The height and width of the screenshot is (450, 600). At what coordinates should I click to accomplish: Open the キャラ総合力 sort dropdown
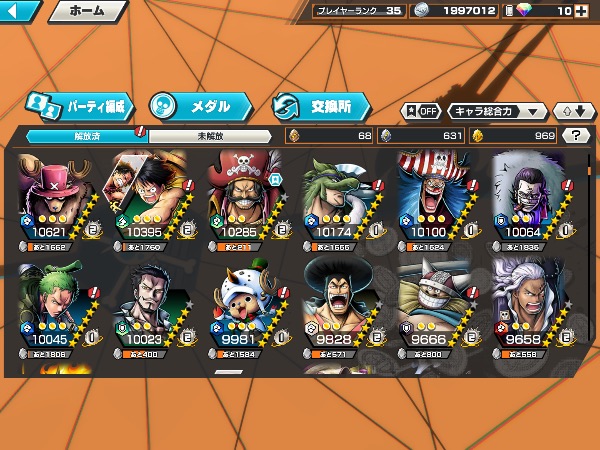coord(497,111)
